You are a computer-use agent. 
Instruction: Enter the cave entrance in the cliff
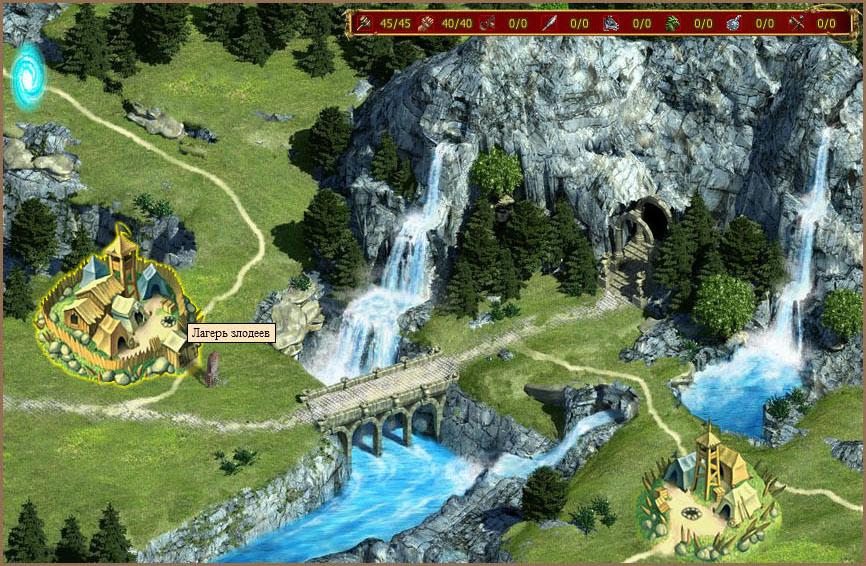[654, 222]
